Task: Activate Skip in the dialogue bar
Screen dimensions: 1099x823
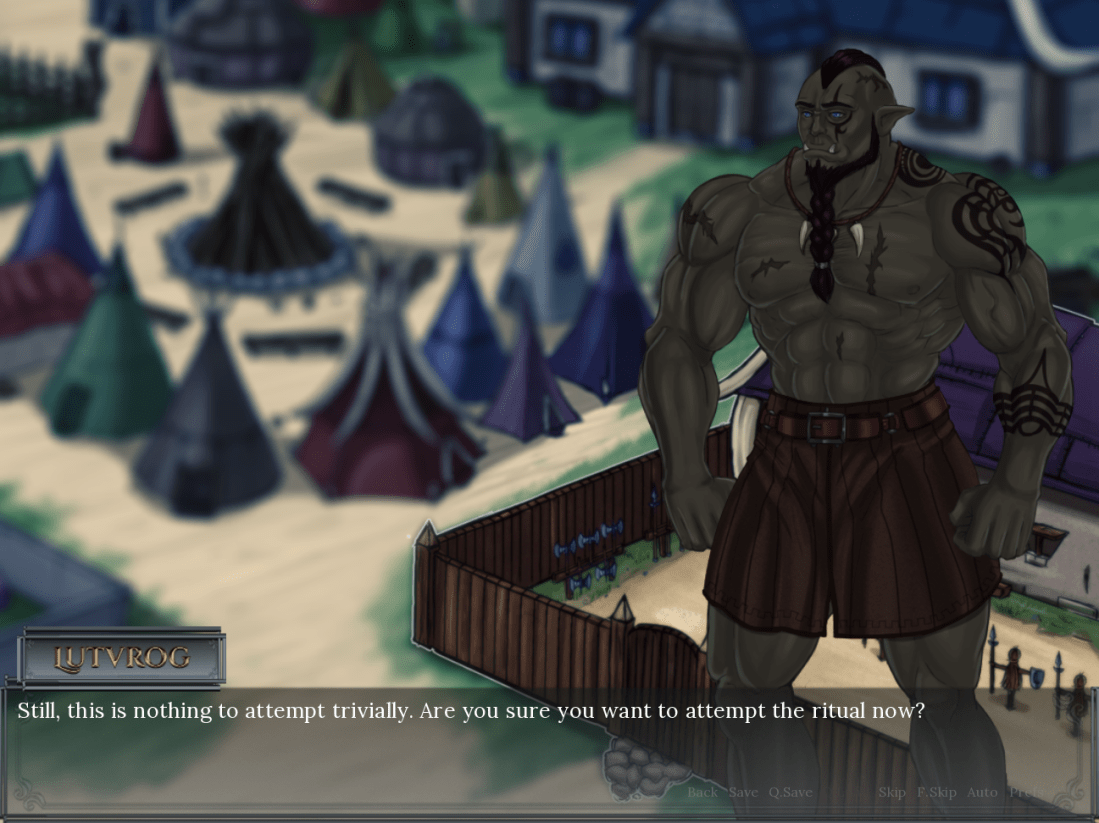Action: (892, 792)
